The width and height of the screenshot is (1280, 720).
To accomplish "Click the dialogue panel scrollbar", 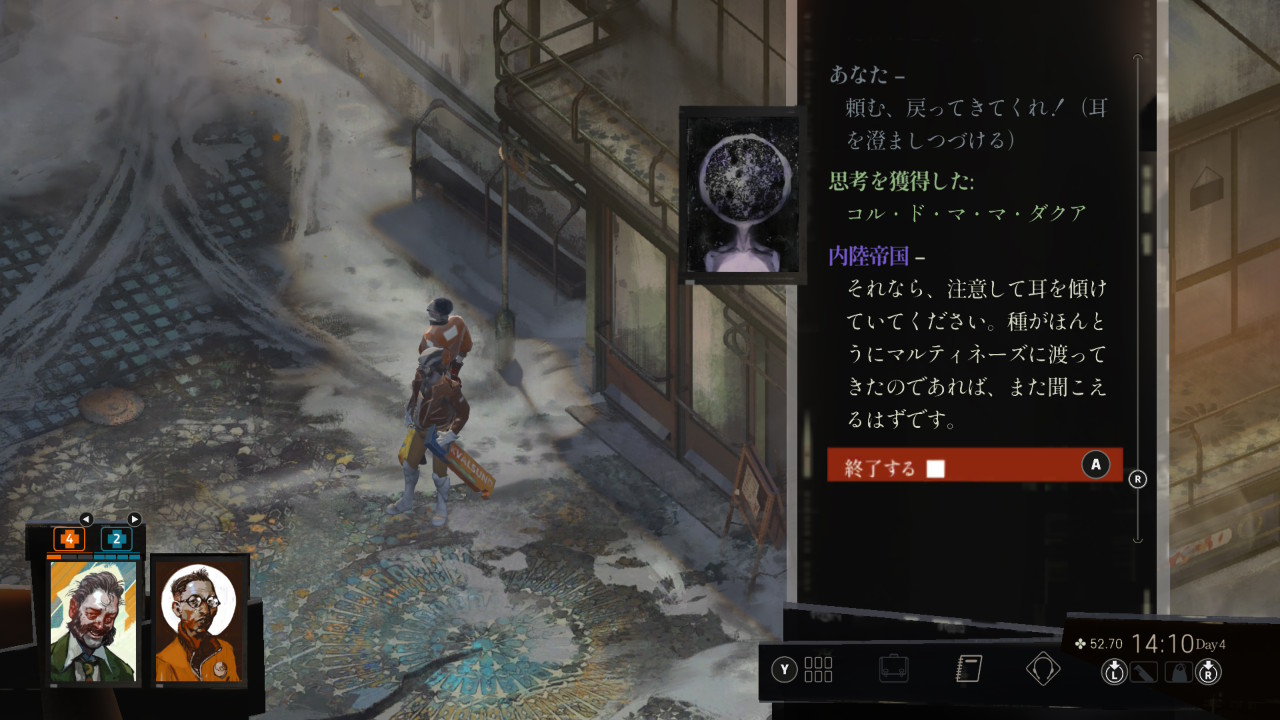I will pyautogui.click(x=1137, y=300).
